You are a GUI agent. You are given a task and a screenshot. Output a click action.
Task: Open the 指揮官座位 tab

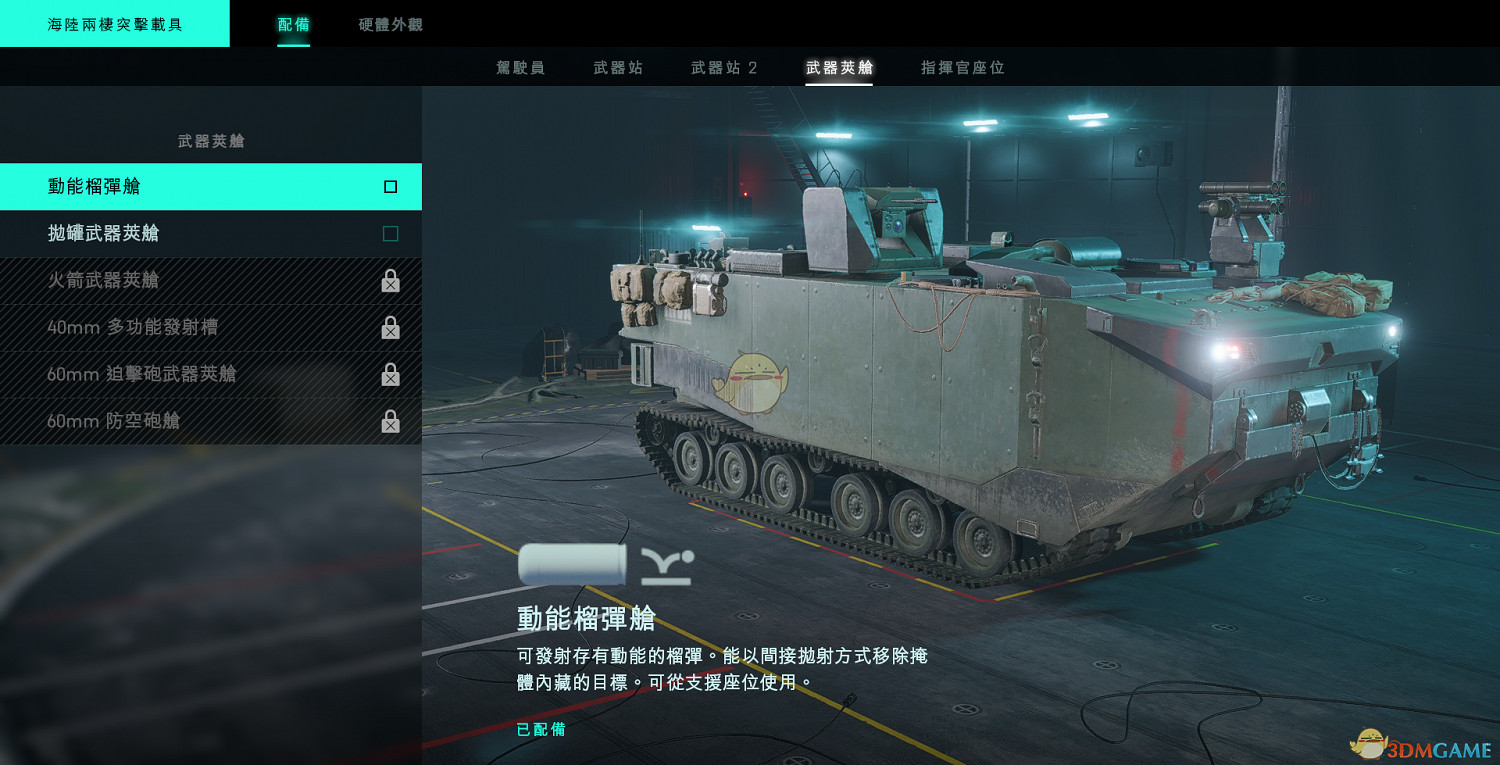click(x=960, y=67)
